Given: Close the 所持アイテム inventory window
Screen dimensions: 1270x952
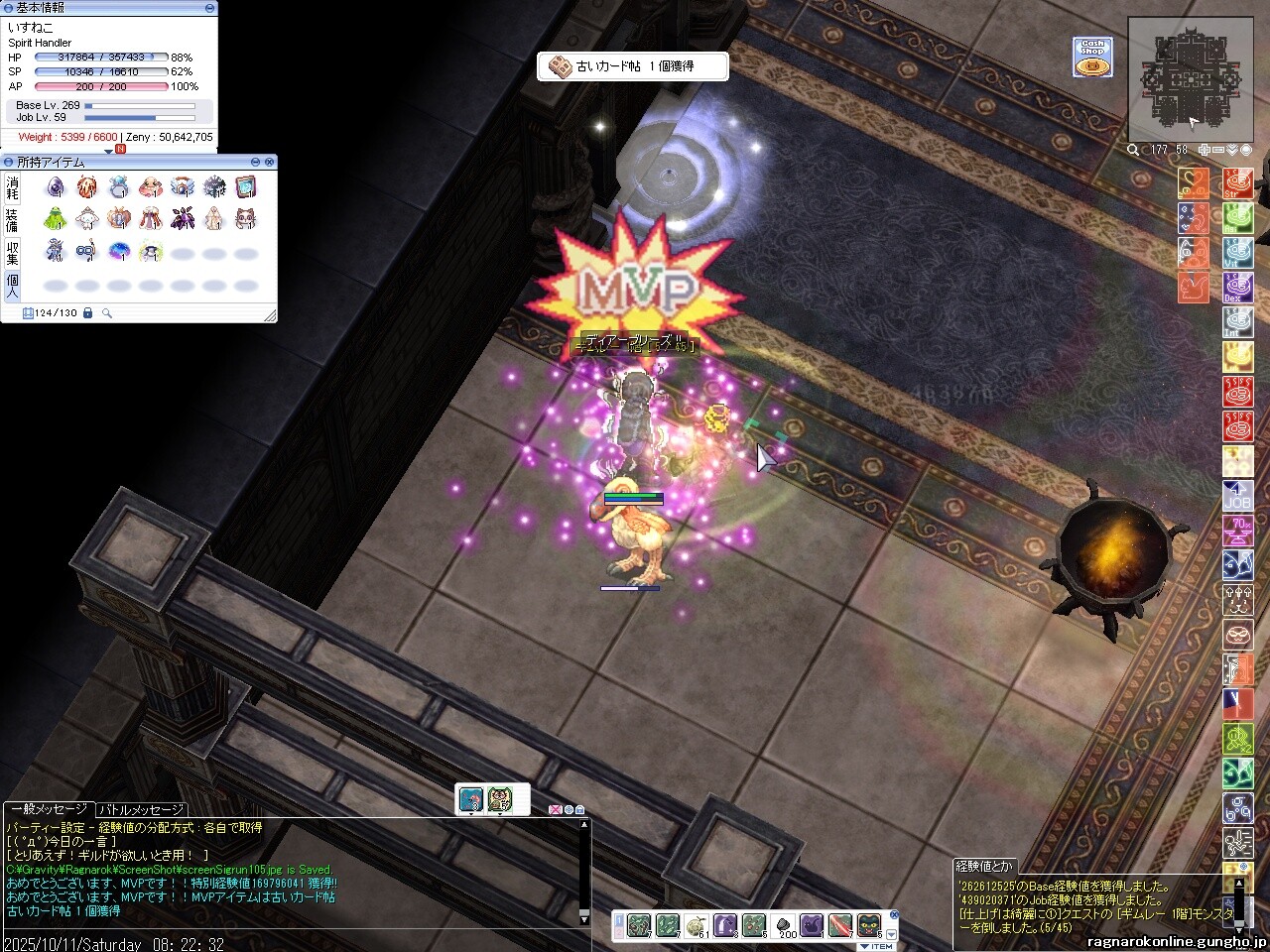Looking at the screenshot, I should pyautogui.click(x=269, y=162).
